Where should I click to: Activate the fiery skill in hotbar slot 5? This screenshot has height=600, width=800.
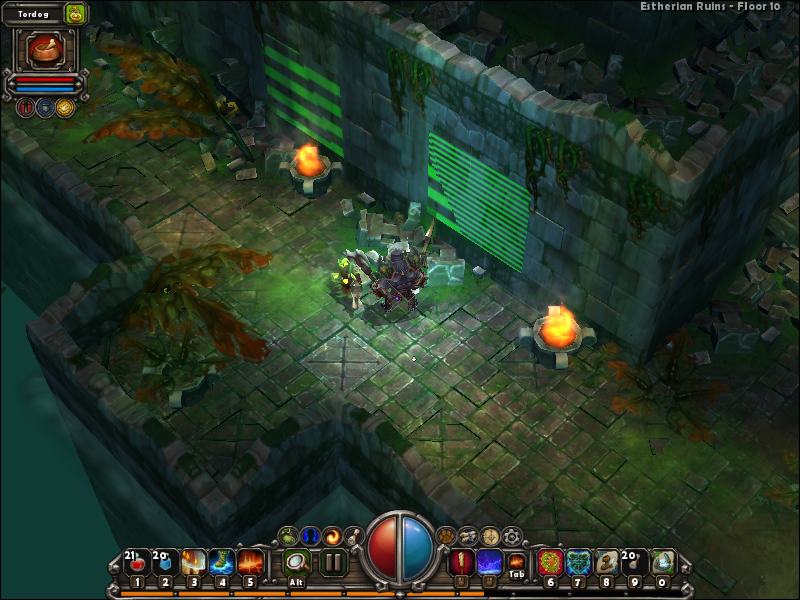tap(250, 563)
